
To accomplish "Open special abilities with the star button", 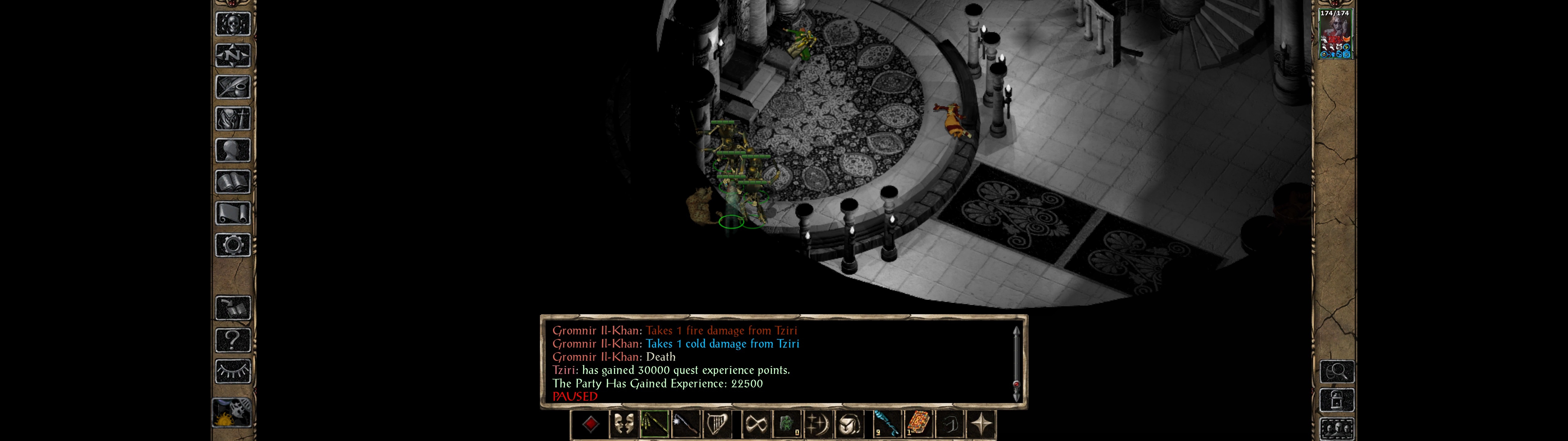I will click(981, 424).
